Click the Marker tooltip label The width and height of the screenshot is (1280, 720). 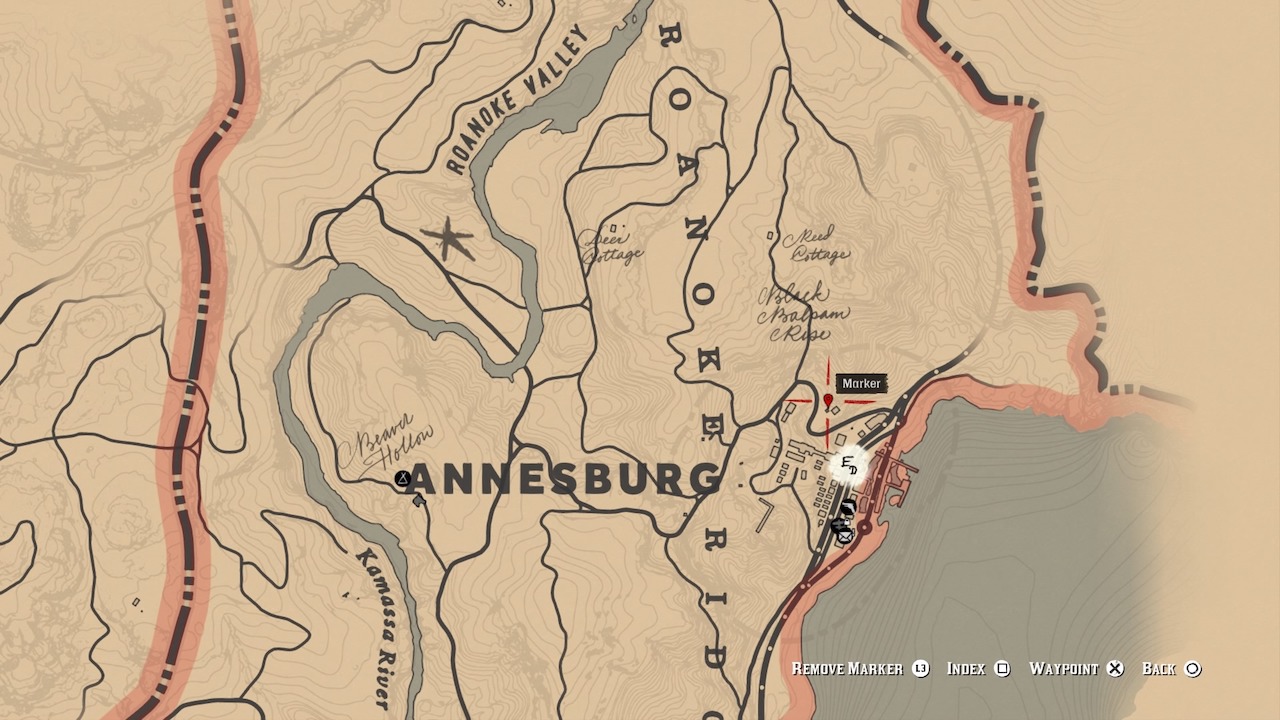point(862,382)
